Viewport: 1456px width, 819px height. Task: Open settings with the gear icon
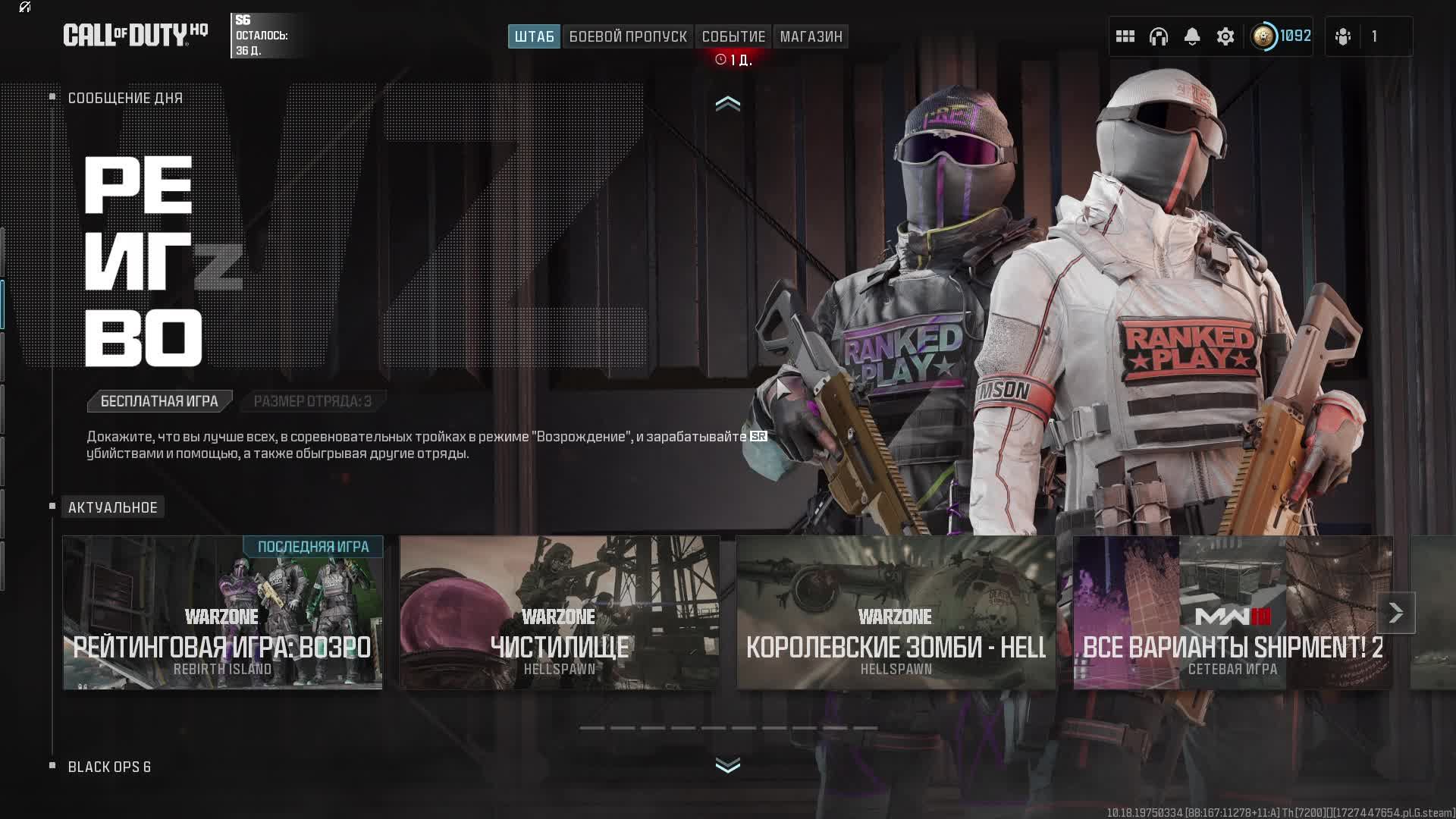(1225, 36)
